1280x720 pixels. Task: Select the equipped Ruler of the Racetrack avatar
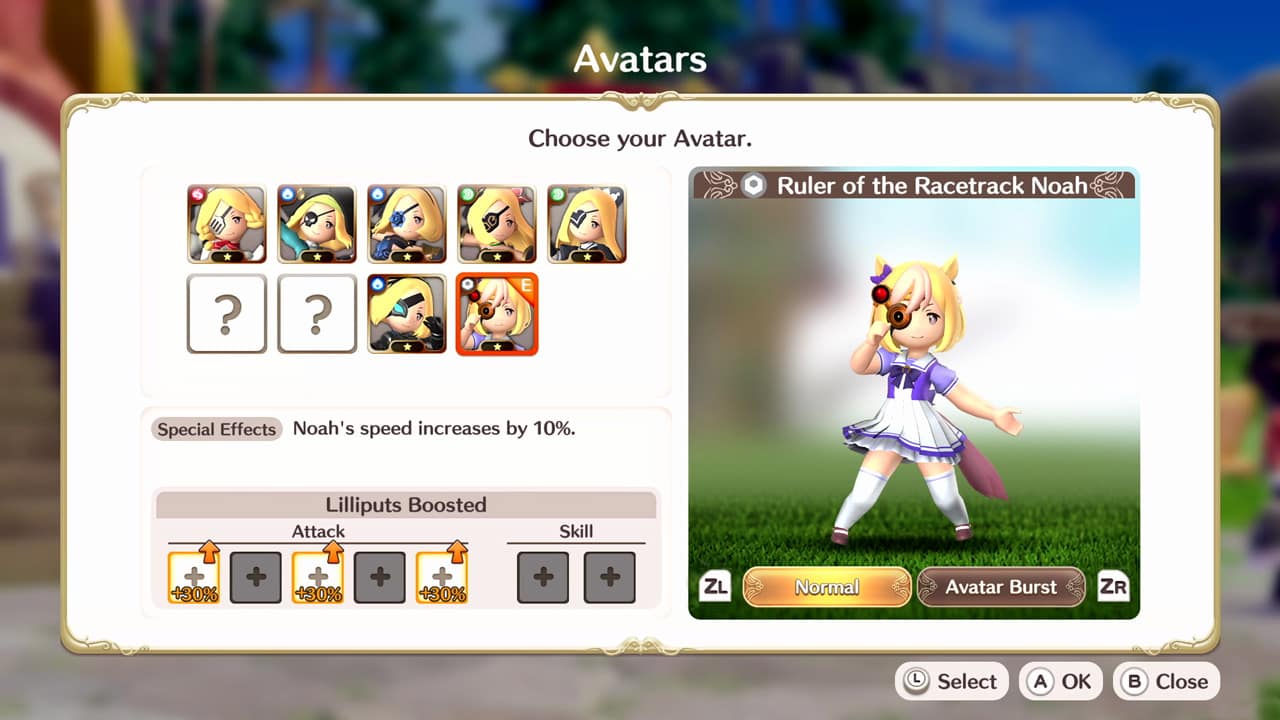point(497,313)
